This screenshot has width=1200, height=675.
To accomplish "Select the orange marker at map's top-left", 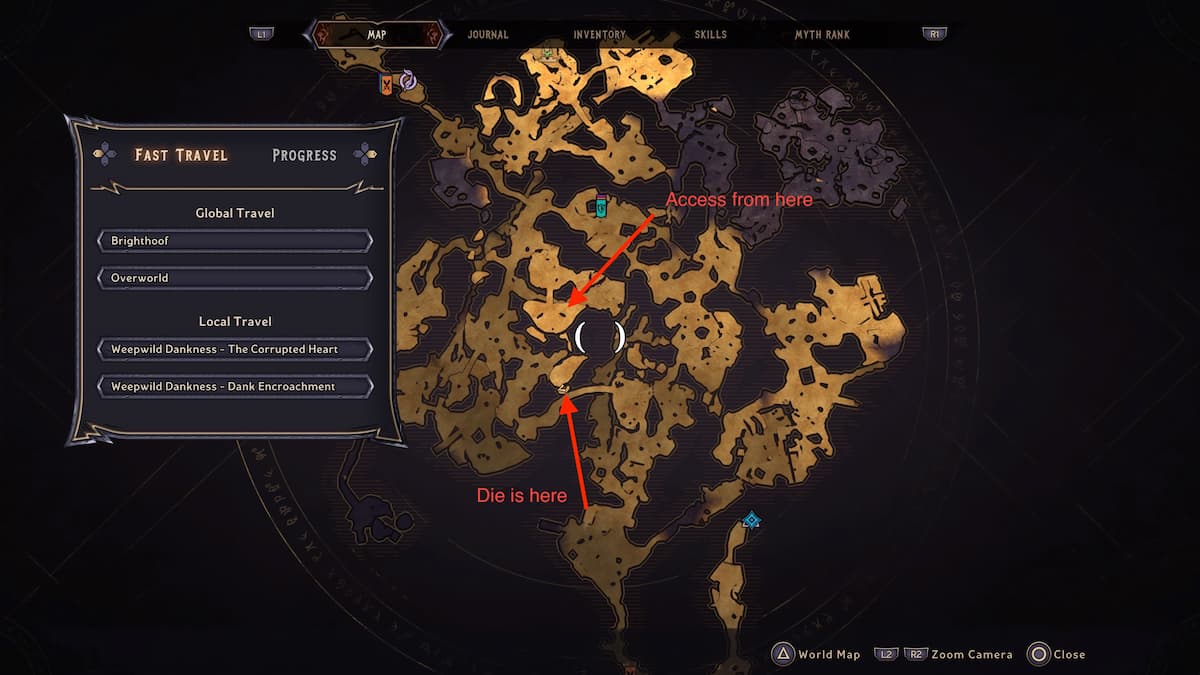I will point(387,85).
